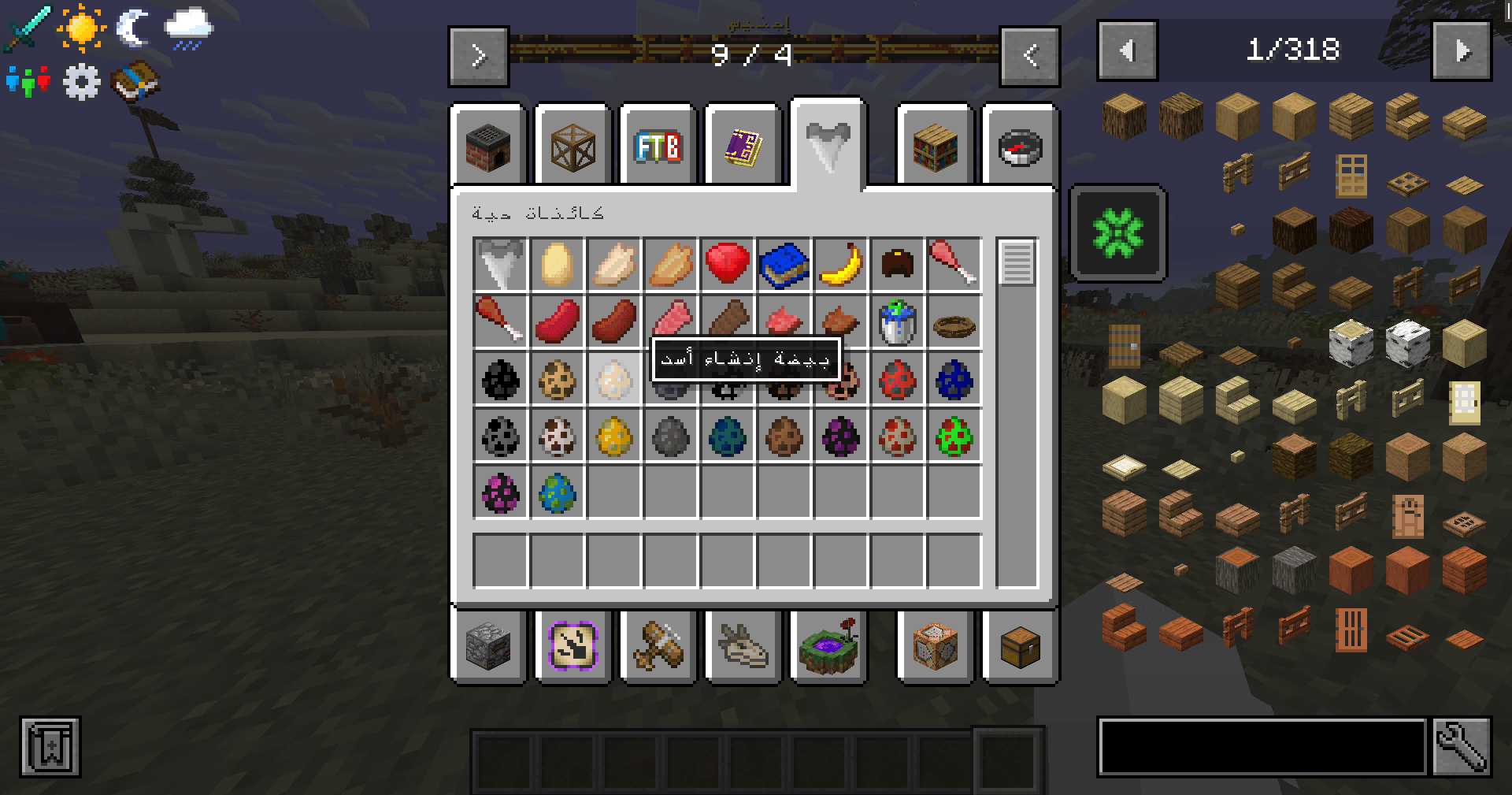Grab the blue book item
The height and width of the screenshot is (795, 1512).
click(x=784, y=265)
